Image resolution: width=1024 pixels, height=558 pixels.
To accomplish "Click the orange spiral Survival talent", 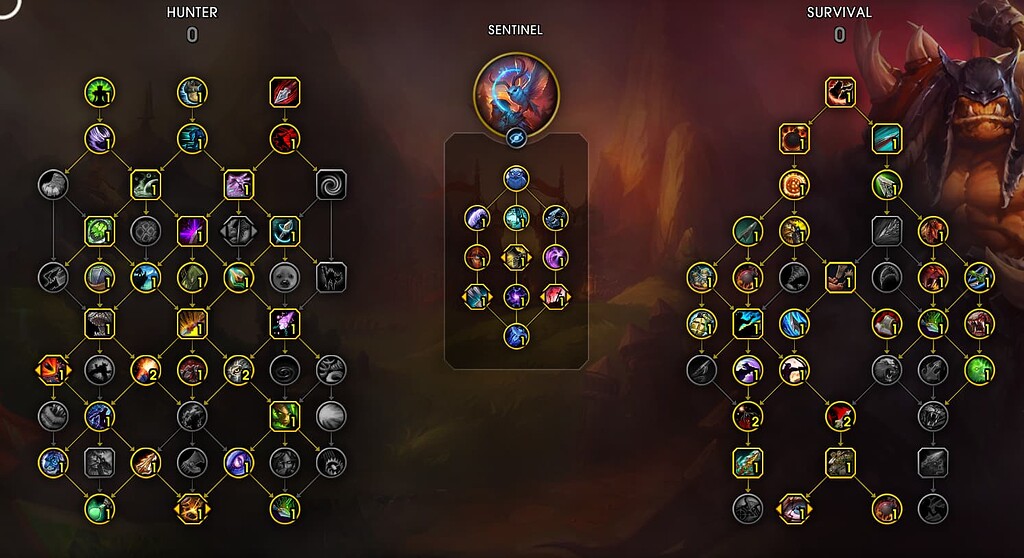I will (x=793, y=185).
